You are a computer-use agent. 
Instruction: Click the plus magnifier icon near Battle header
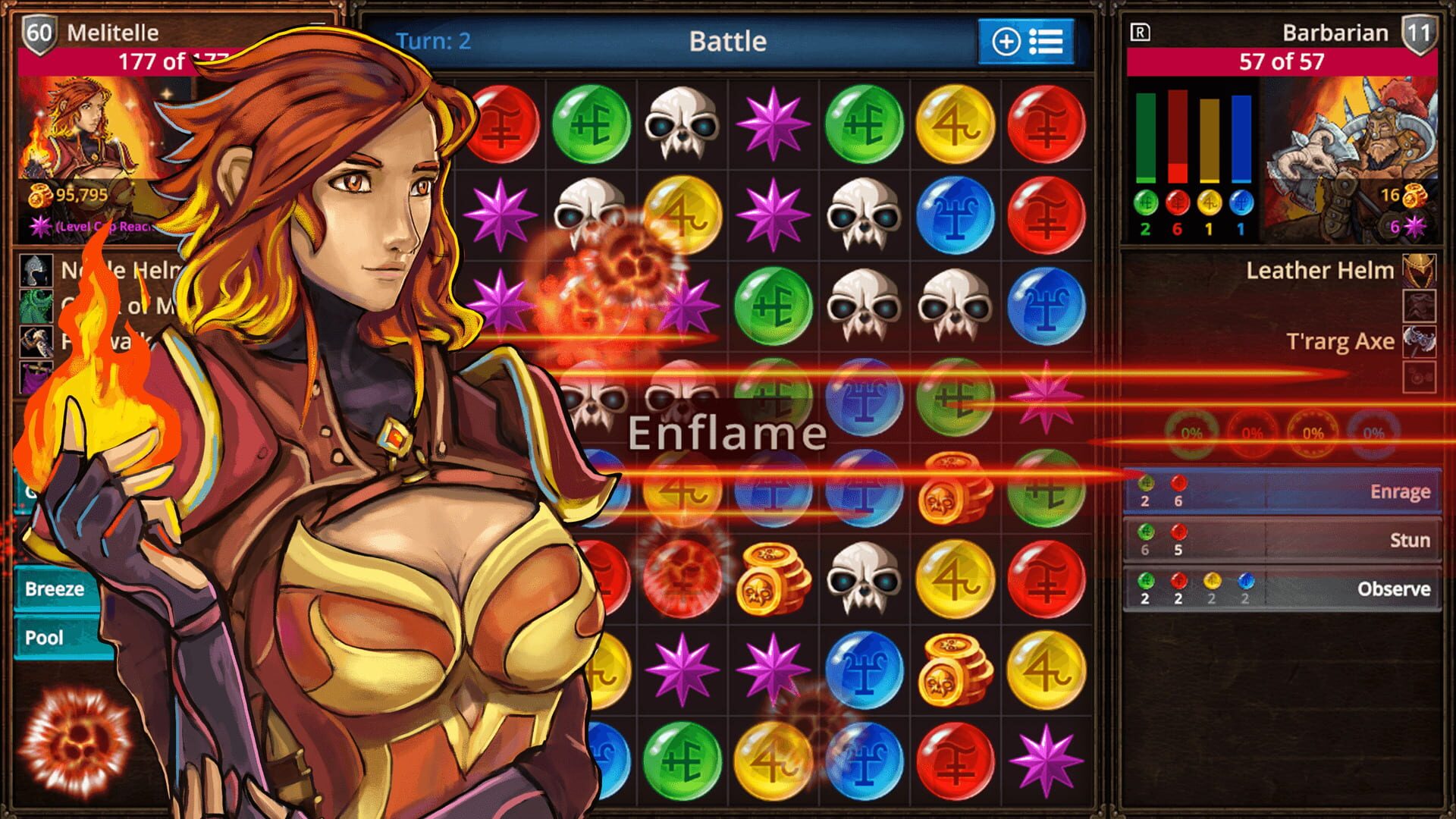[1006, 42]
